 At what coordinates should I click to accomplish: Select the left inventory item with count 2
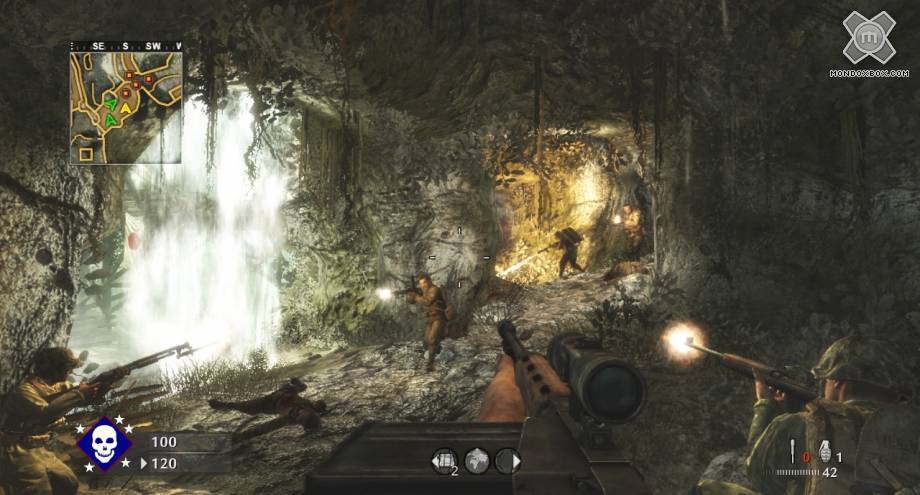point(444,460)
